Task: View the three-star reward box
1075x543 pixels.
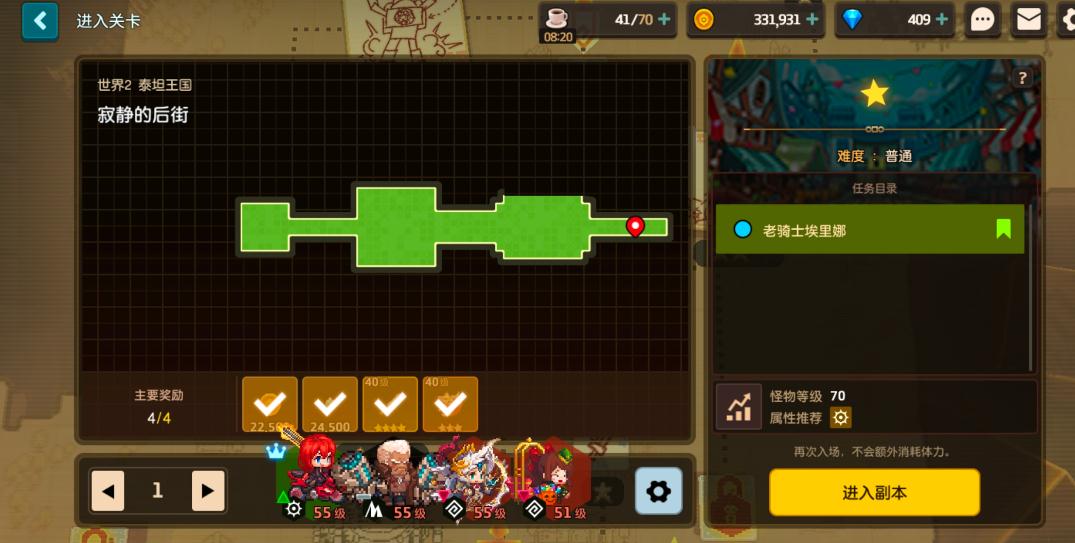Action: tap(450, 404)
